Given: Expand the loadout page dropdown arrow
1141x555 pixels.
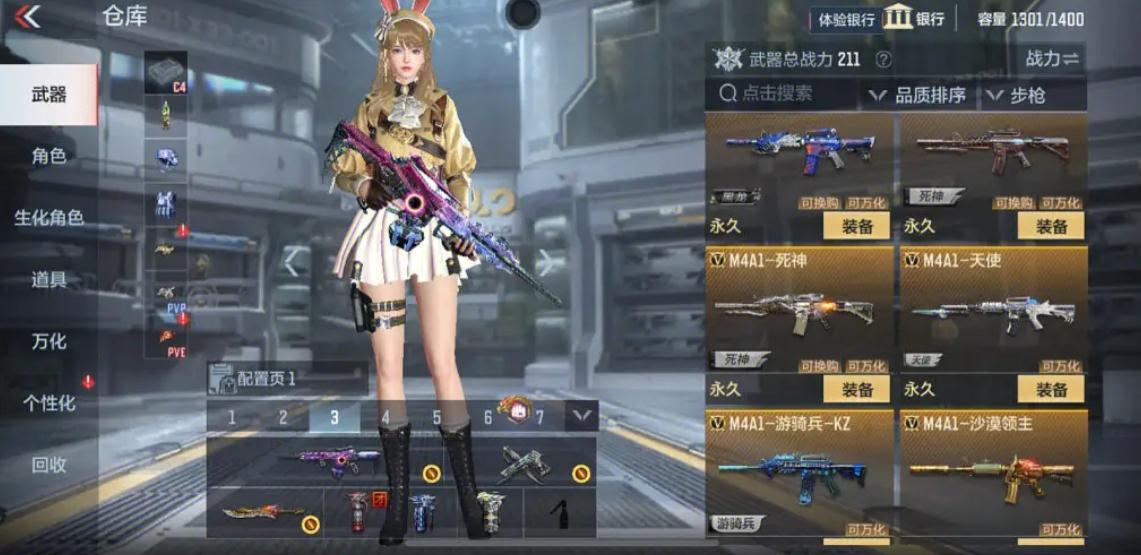Looking at the screenshot, I should tap(582, 416).
